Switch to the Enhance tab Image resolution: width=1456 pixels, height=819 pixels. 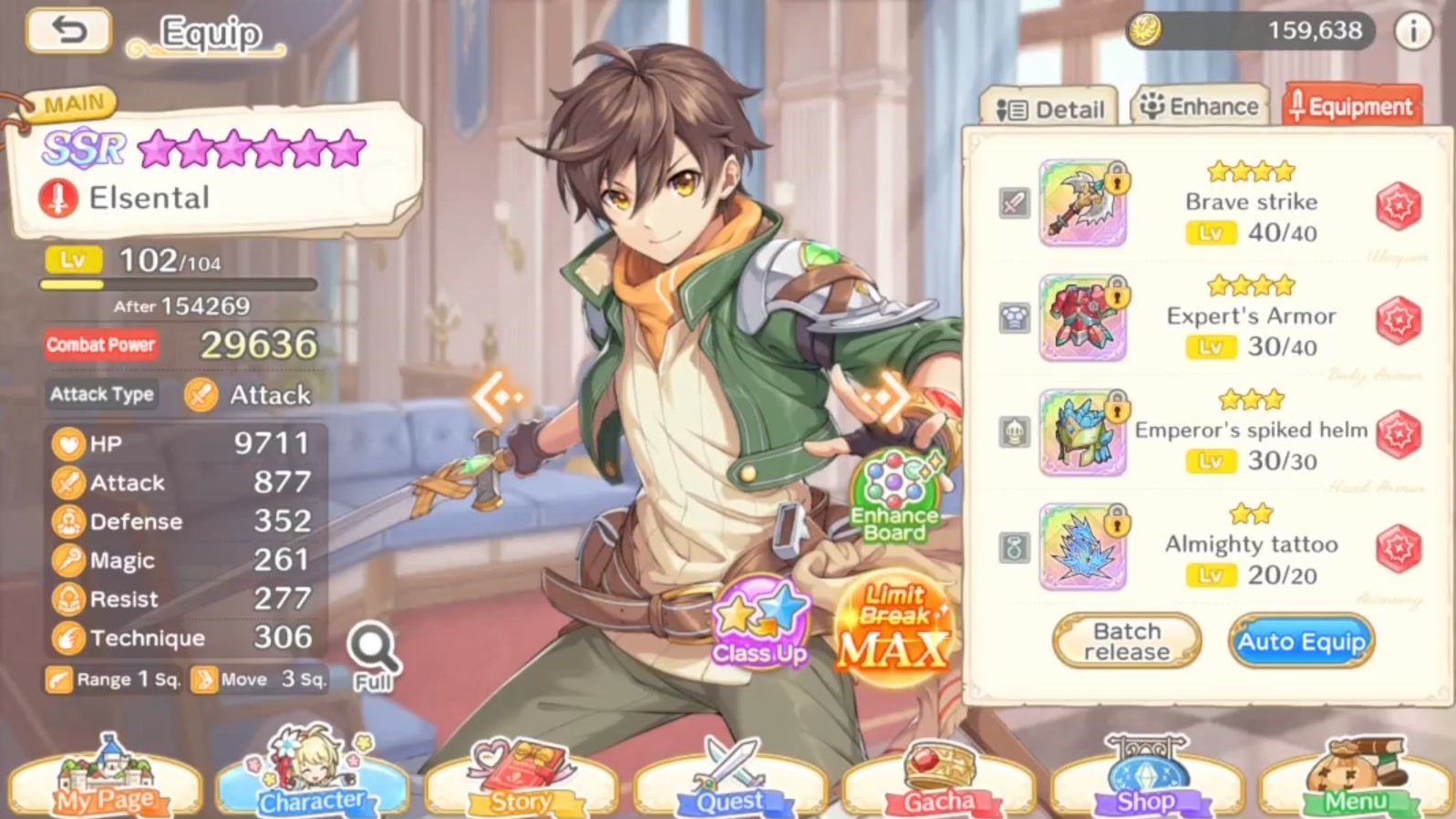point(1200,108)
